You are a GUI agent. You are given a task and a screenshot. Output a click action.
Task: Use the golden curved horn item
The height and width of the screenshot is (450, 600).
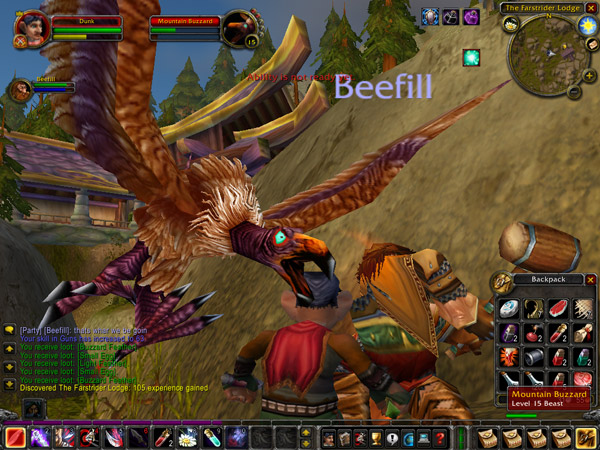[534, 309]
